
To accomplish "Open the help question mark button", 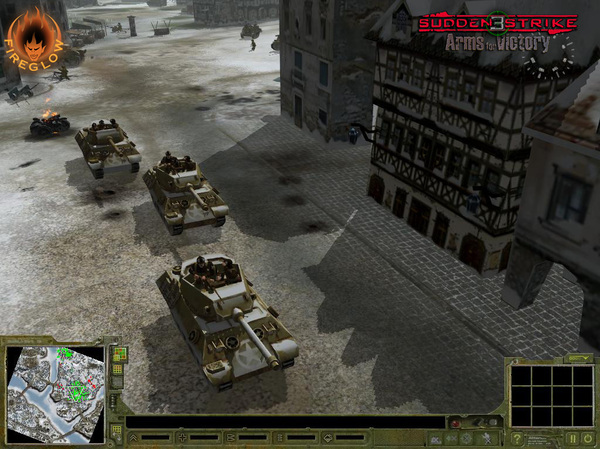I will pyautogui.click(x=517, y=438).
